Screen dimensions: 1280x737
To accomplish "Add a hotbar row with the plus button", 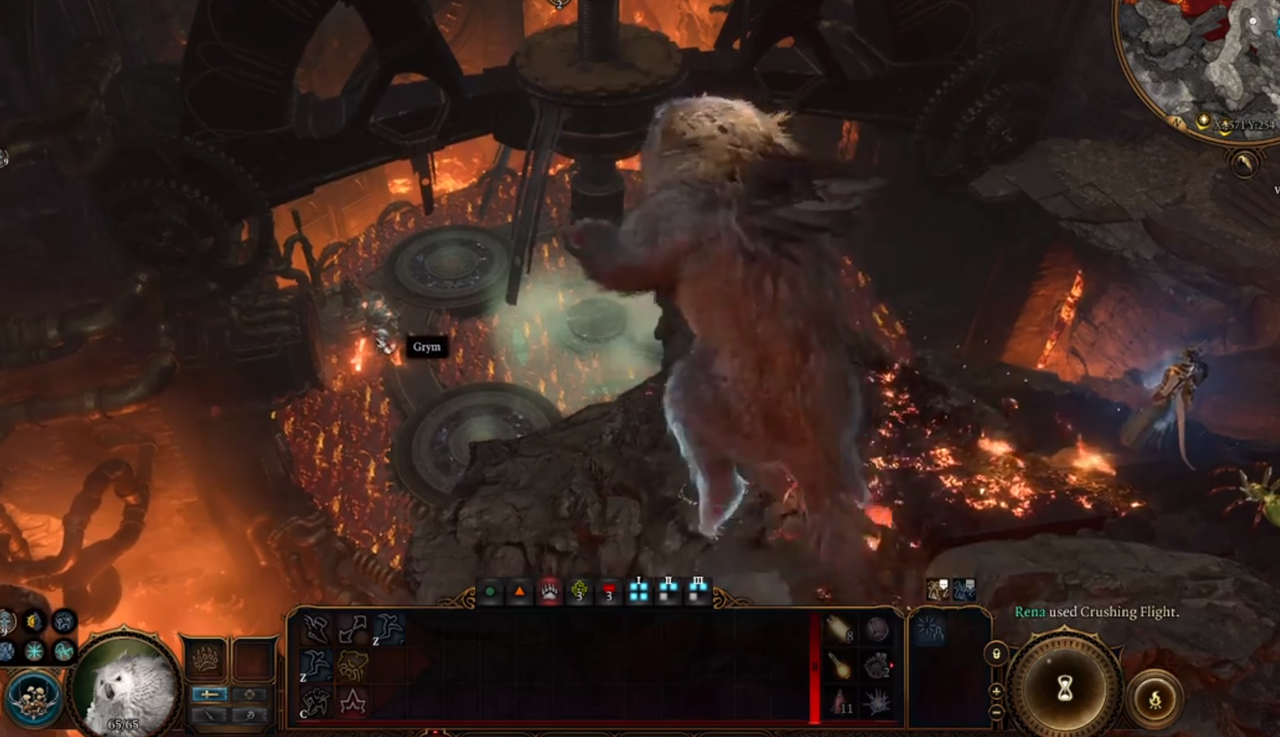I will click(995, 691).
